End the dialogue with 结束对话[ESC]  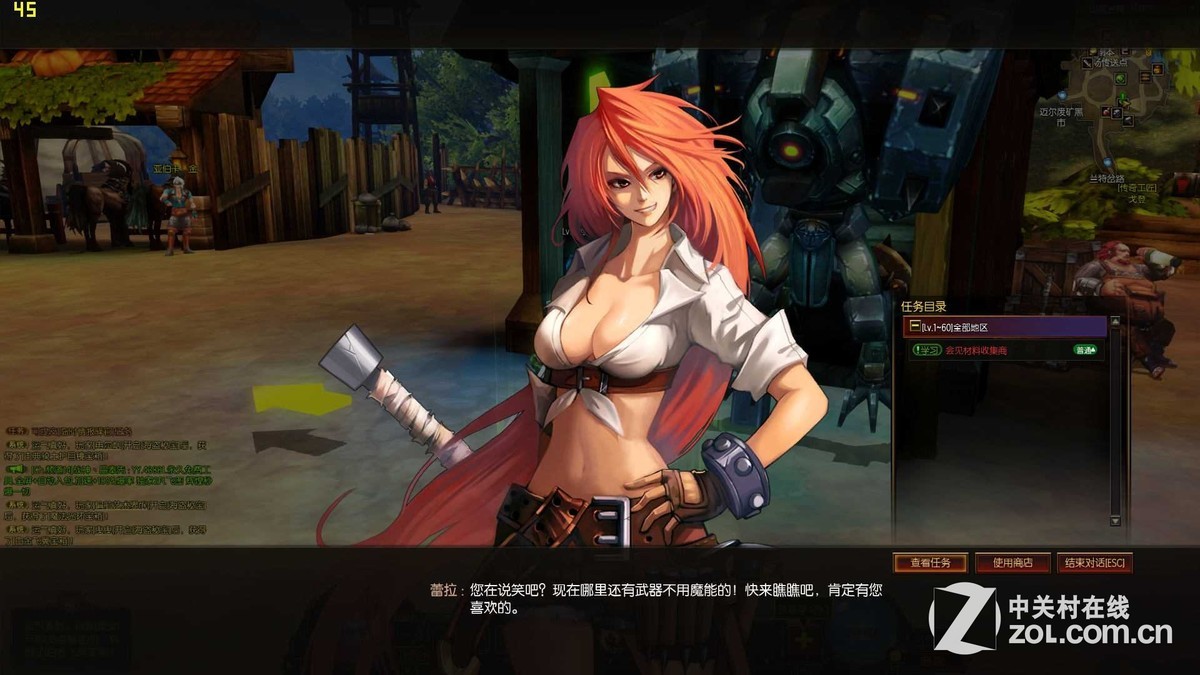1094,563
